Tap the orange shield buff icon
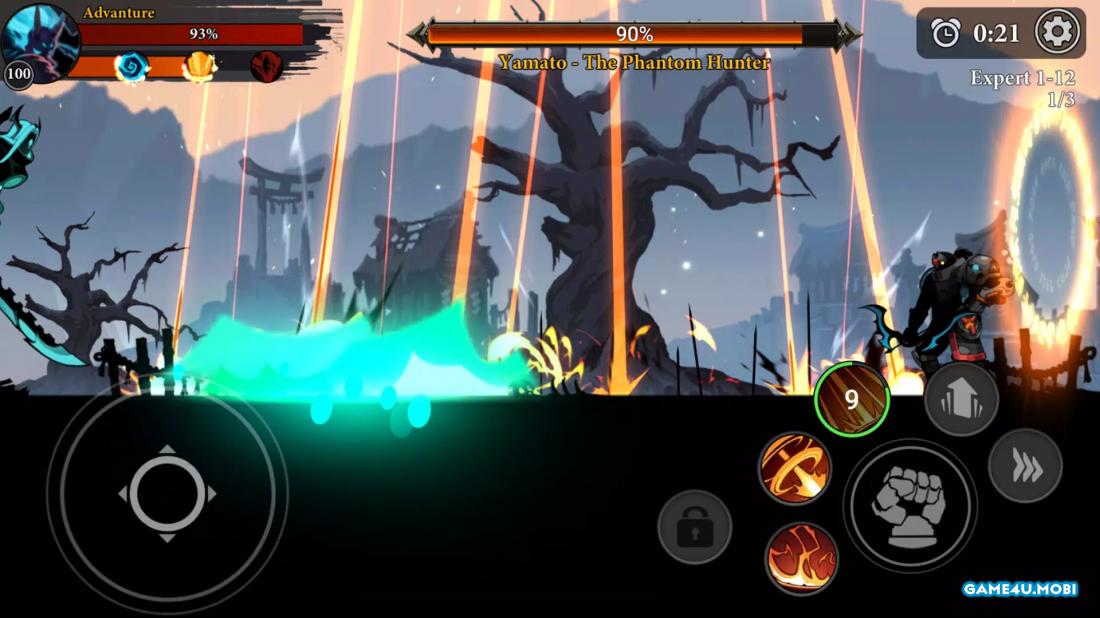1100x618 pixels. click(199, 67)
